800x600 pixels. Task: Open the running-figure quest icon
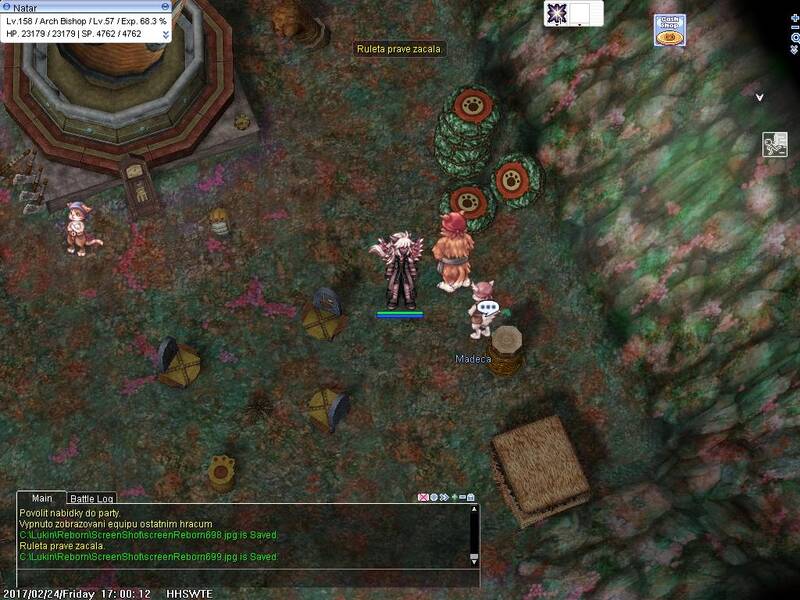click(x=775, y=144)
